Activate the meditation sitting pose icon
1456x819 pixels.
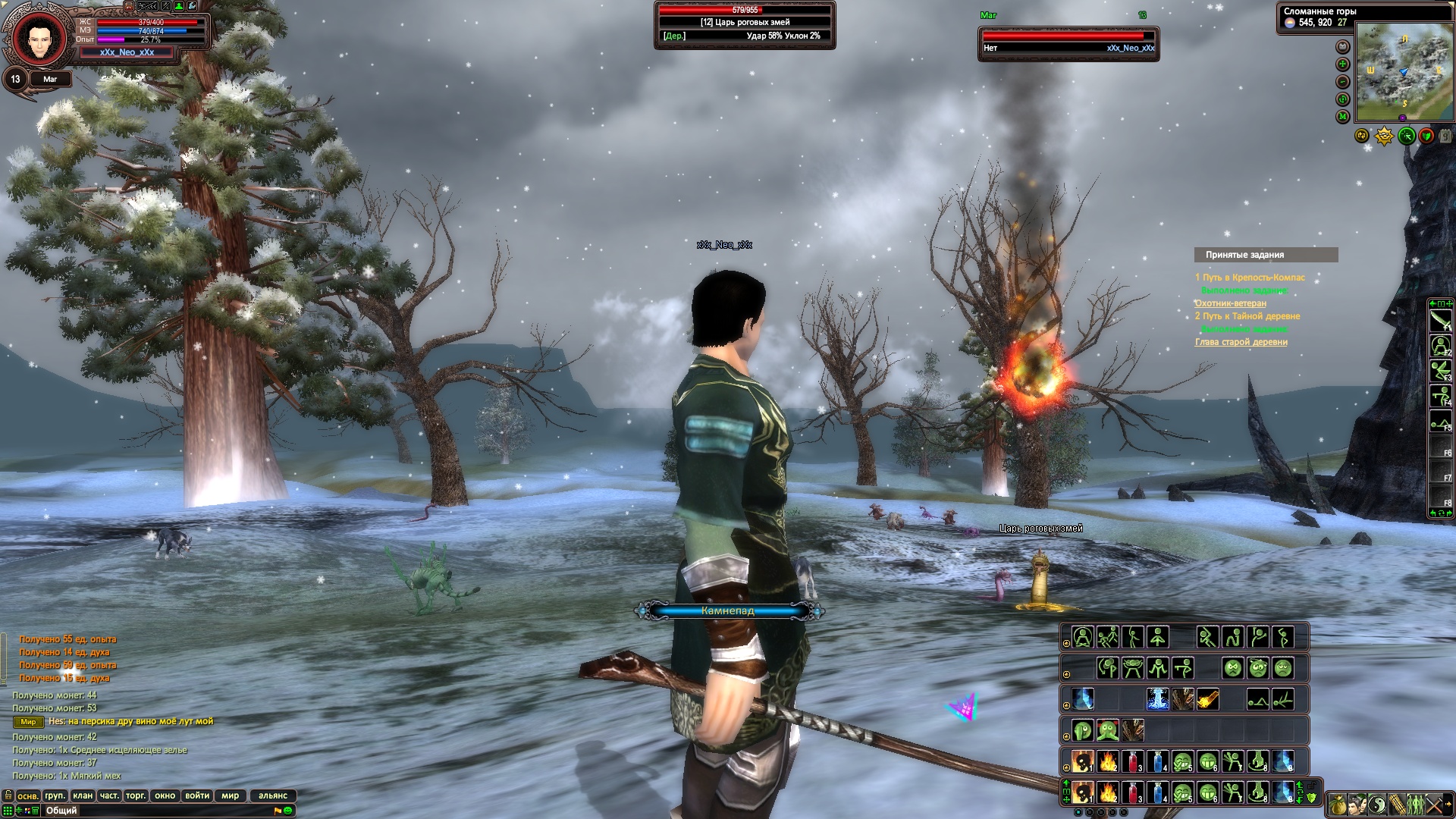(x=1083, y=637)
